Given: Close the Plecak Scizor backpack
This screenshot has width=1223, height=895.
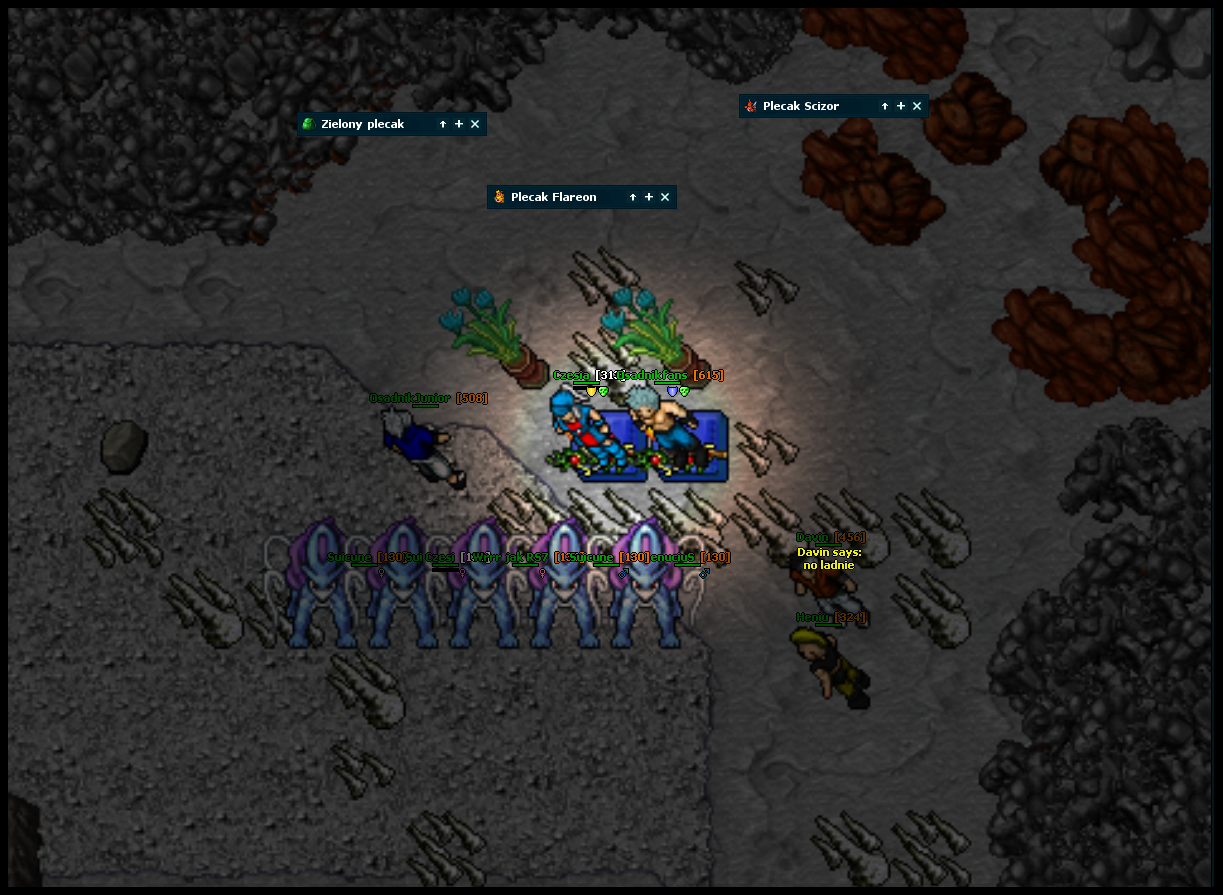Looking at the screenshot, I should 917,106.
